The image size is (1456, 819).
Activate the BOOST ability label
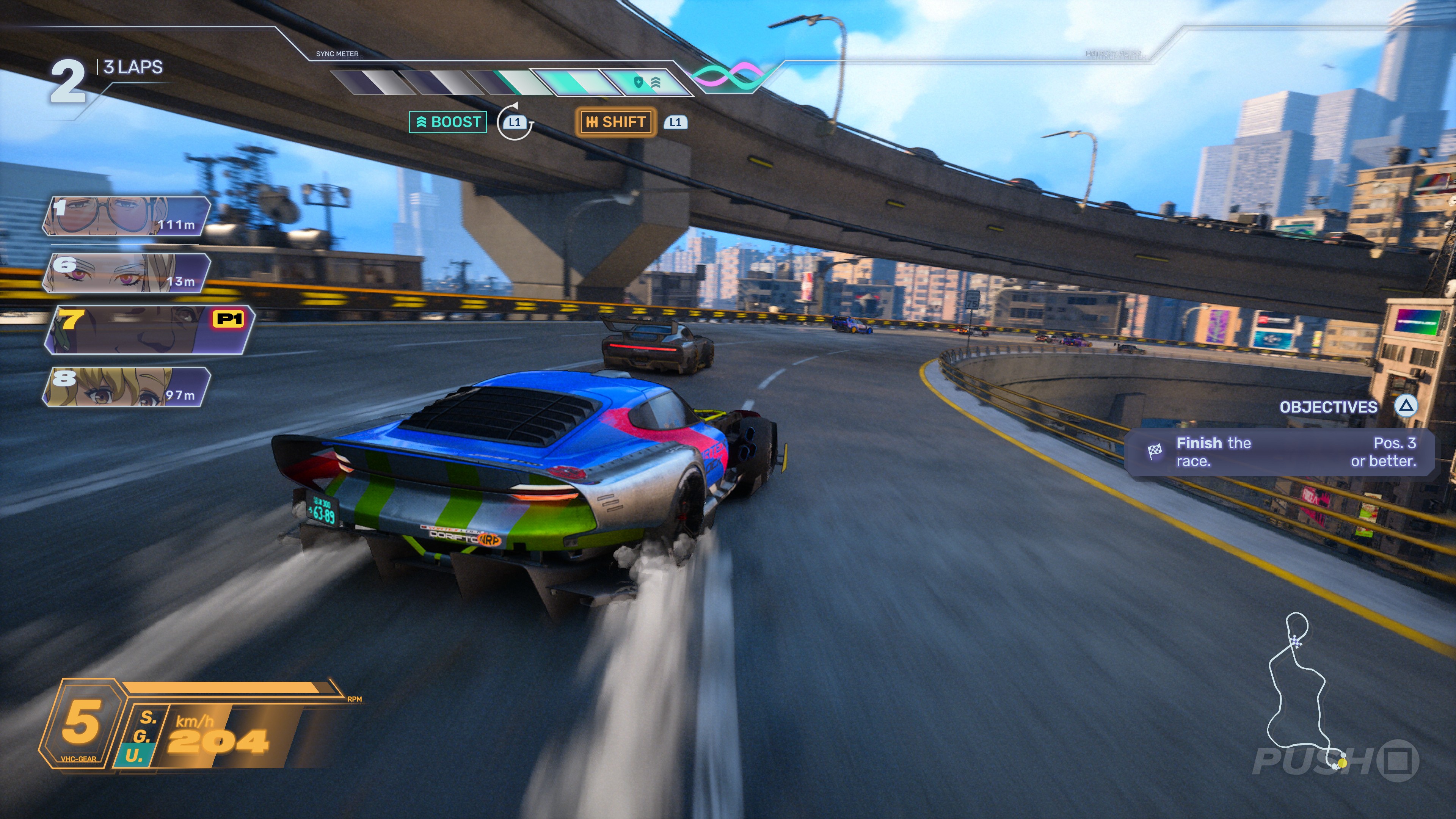click(x=448, y=122)
